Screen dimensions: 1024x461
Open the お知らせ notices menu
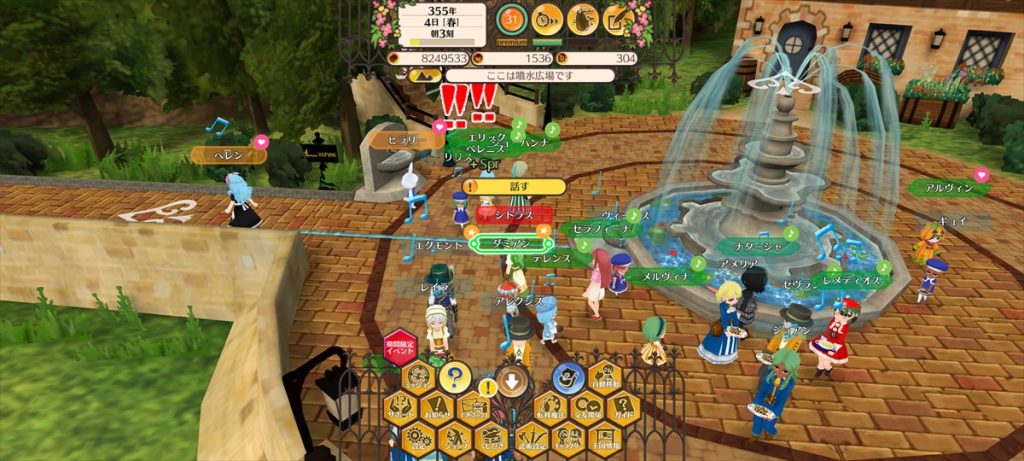click(437, 408)
